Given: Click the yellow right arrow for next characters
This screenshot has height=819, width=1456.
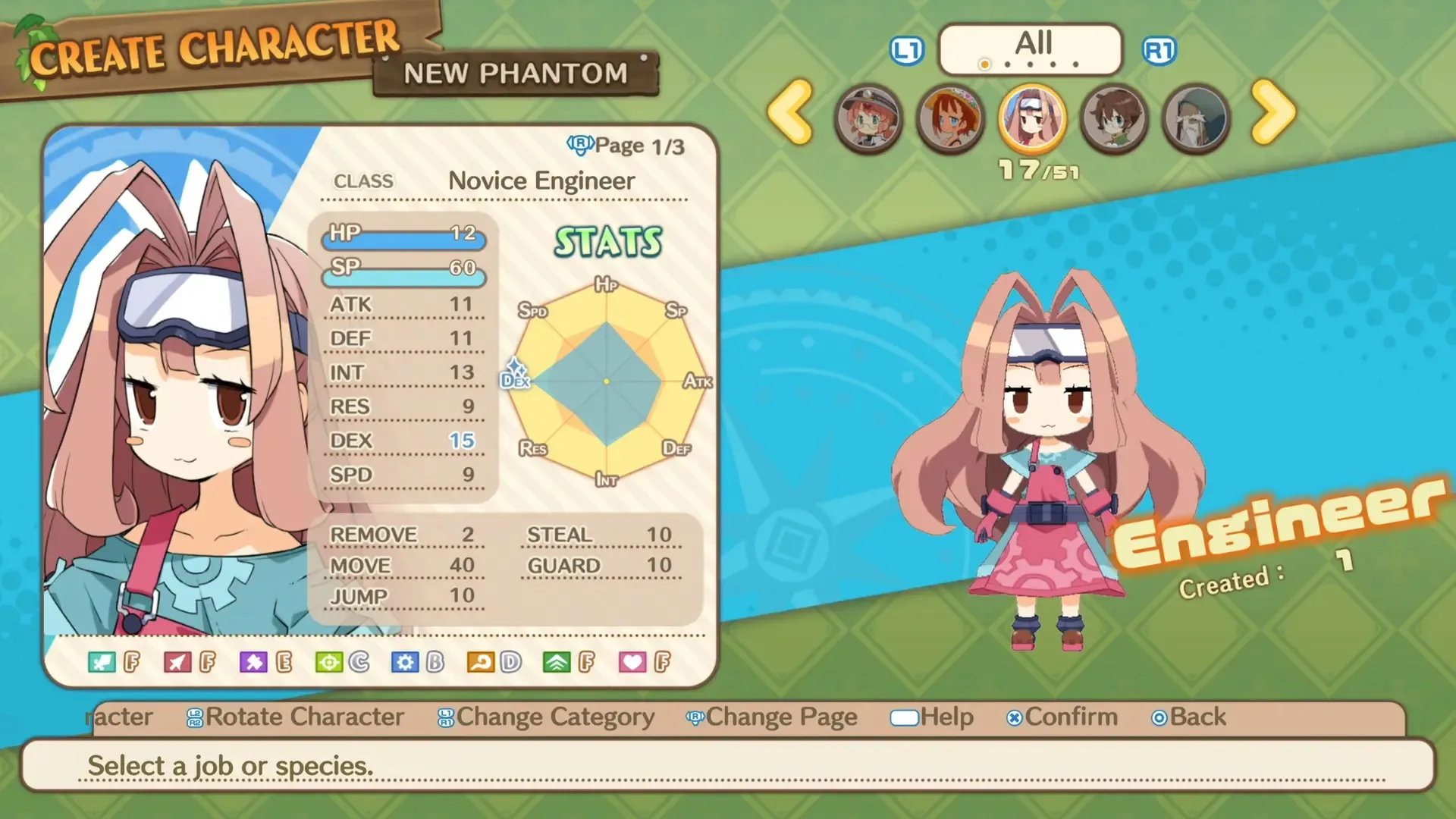Looking at the screenshot, I should coord(1273,113).
